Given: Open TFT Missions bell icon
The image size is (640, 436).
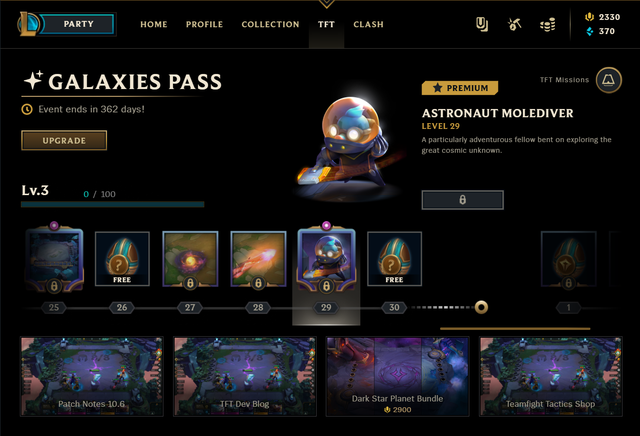Looking at the screenshot, I should [608, 82].
